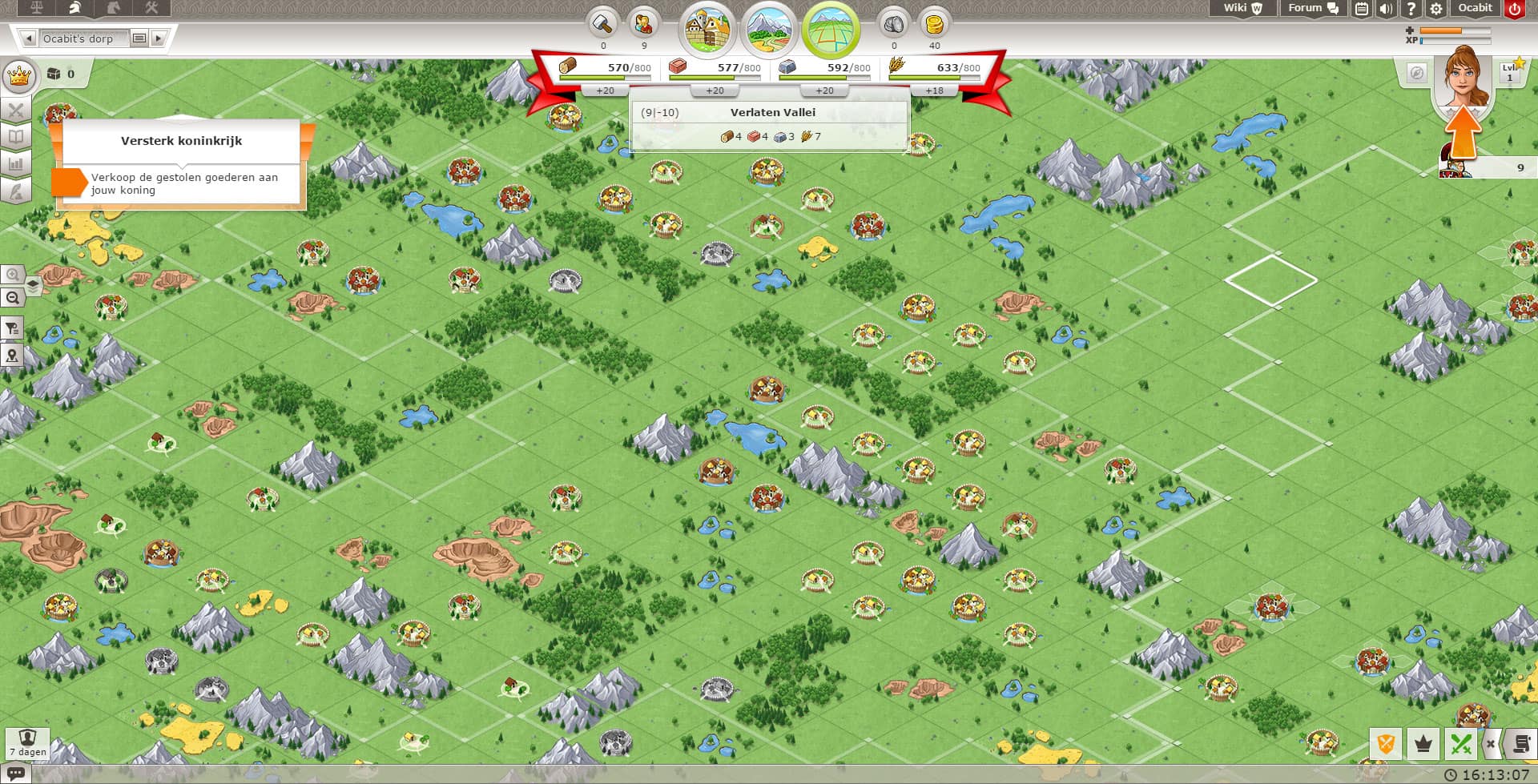
Task: Open the village list beside Ocabit's dorp
Action: (141, 38)
